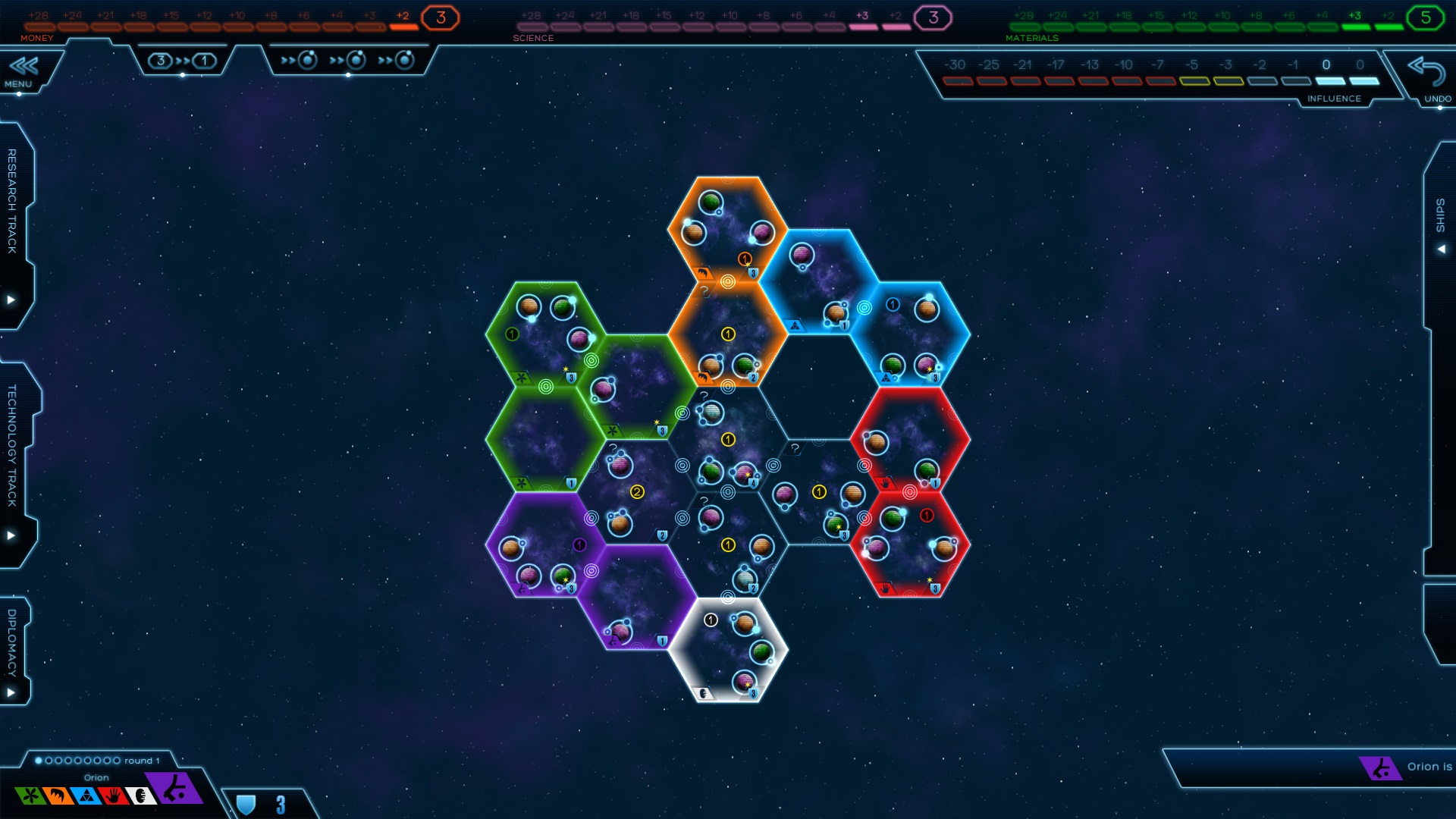Choose the white faction icon
This screenshot has height=819, width=1456.
coord(140,795)
